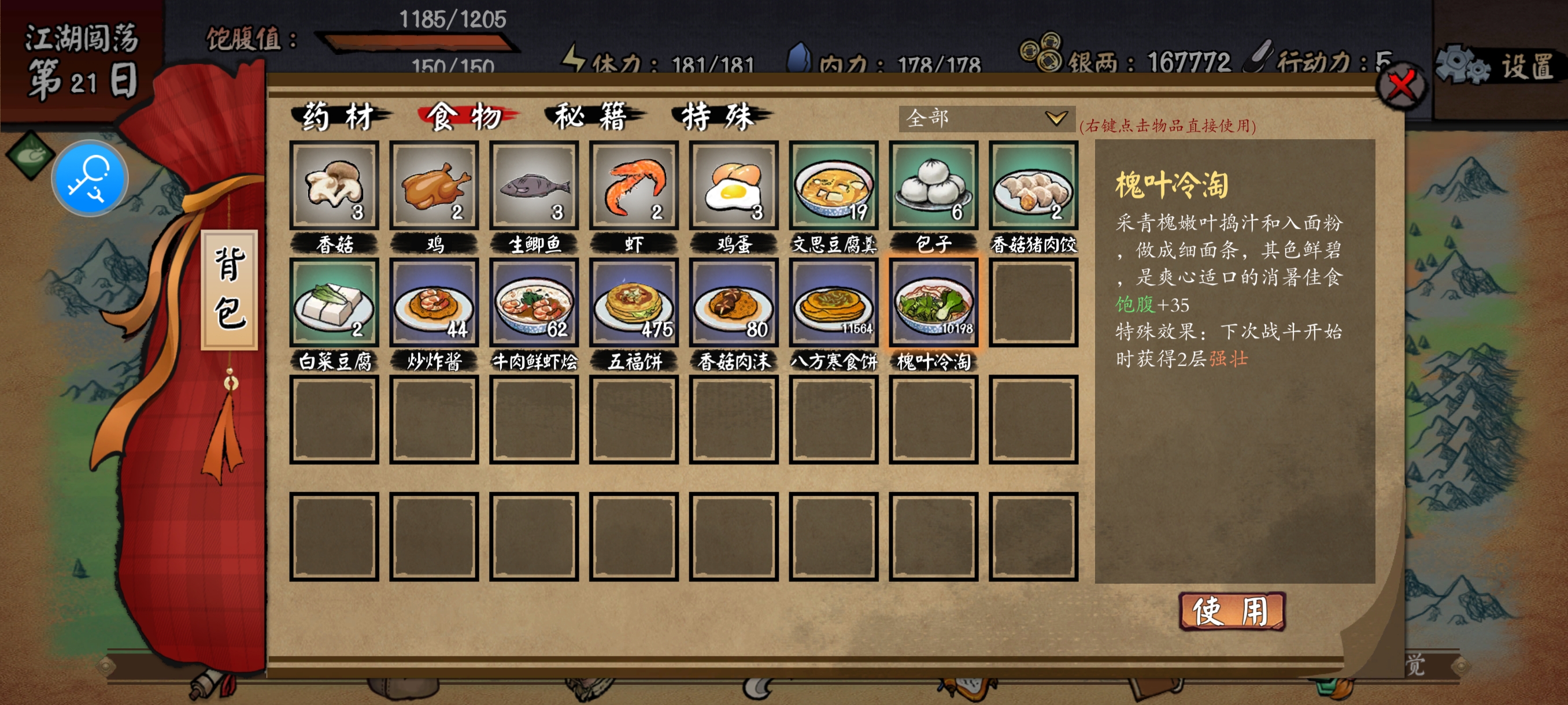This screenshot has width=1568, height=705.
Task: Choose the roast 鸡 chicken item
Action: point(434,185)
